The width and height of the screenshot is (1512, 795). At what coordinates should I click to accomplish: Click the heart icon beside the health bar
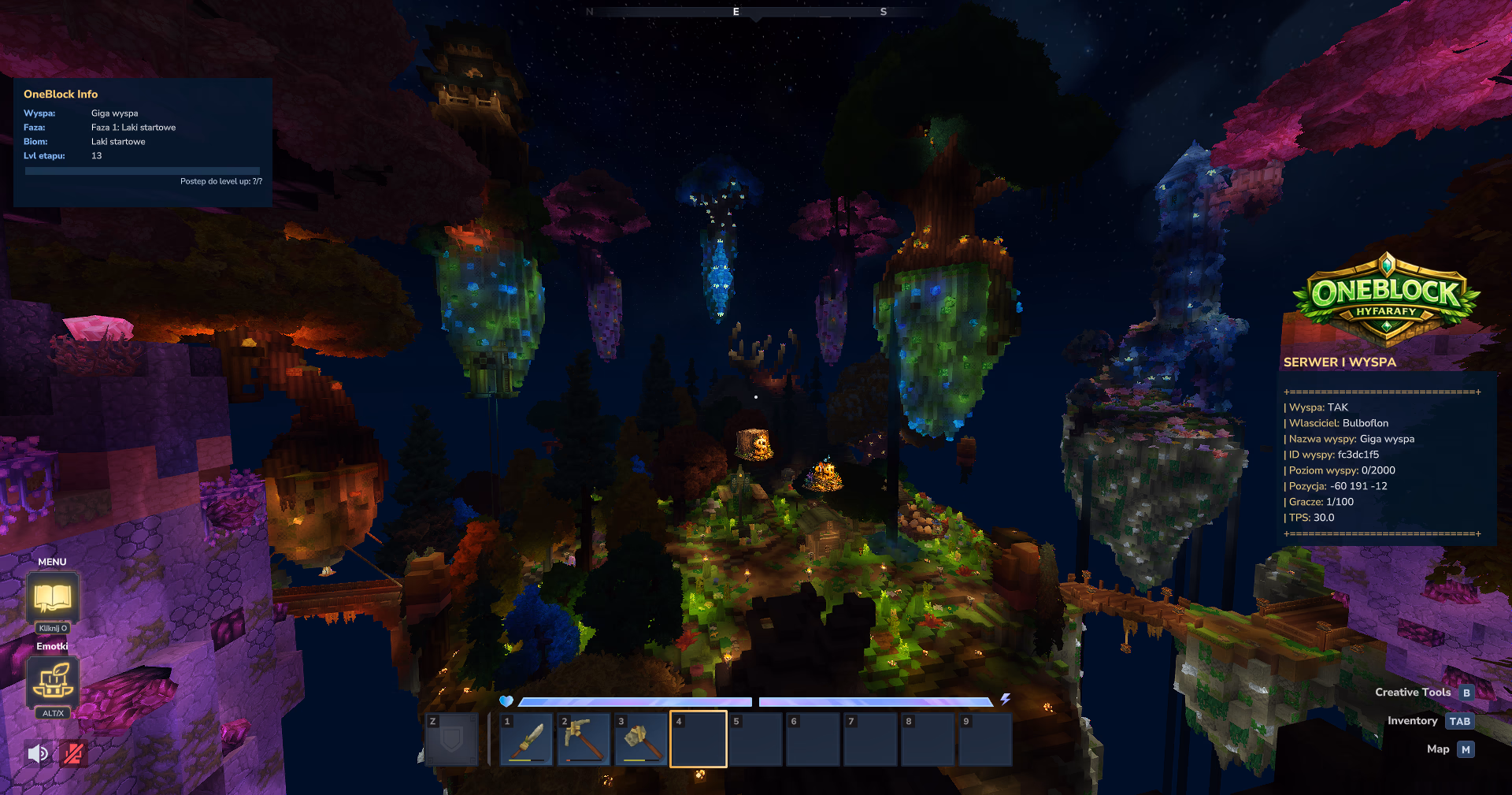point(506,701)
